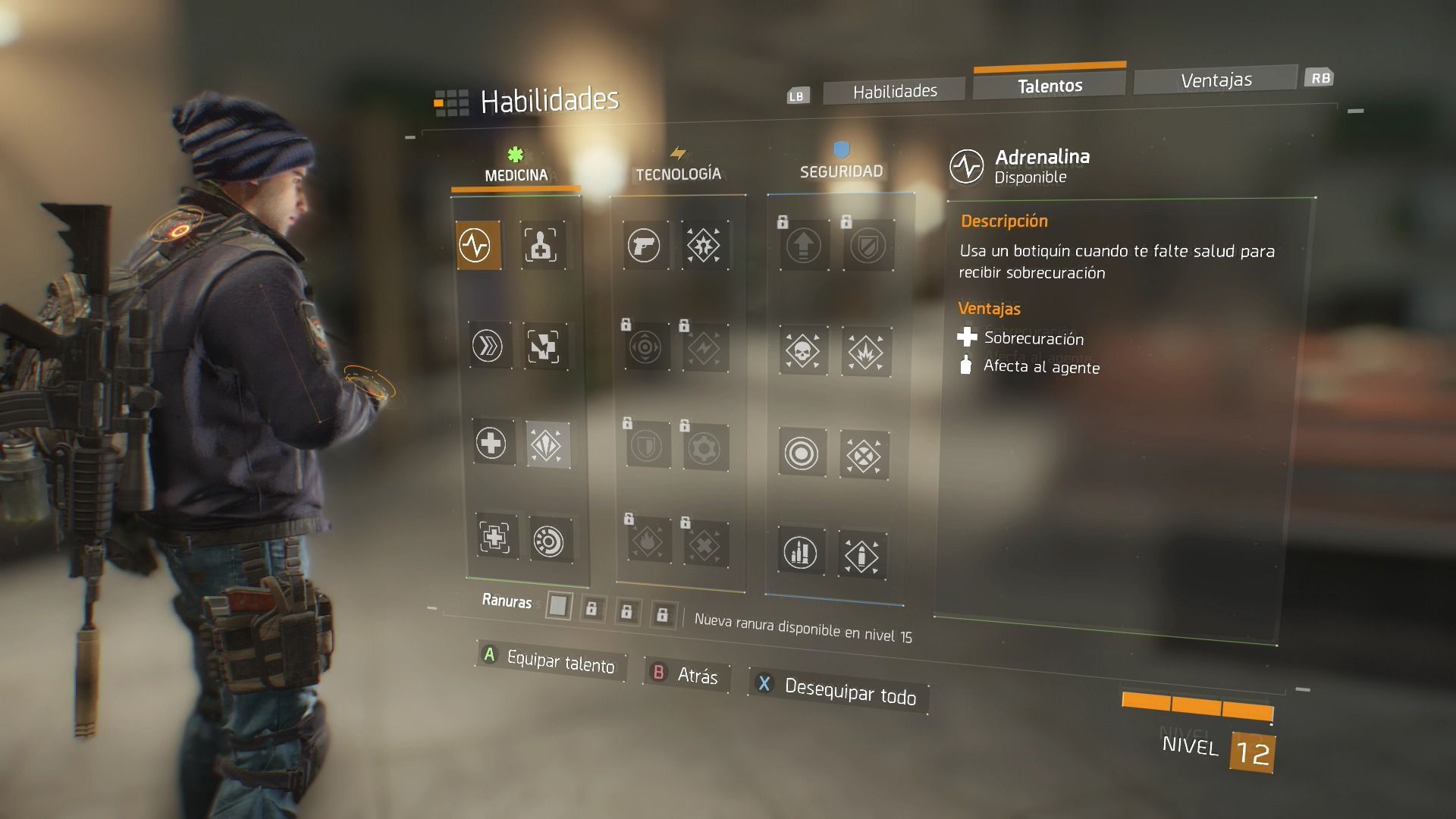Image resolution: width=1456 pixels, height=819 pixels.
Task: Select the Seguridad talent category
Action: click(841, 171)
